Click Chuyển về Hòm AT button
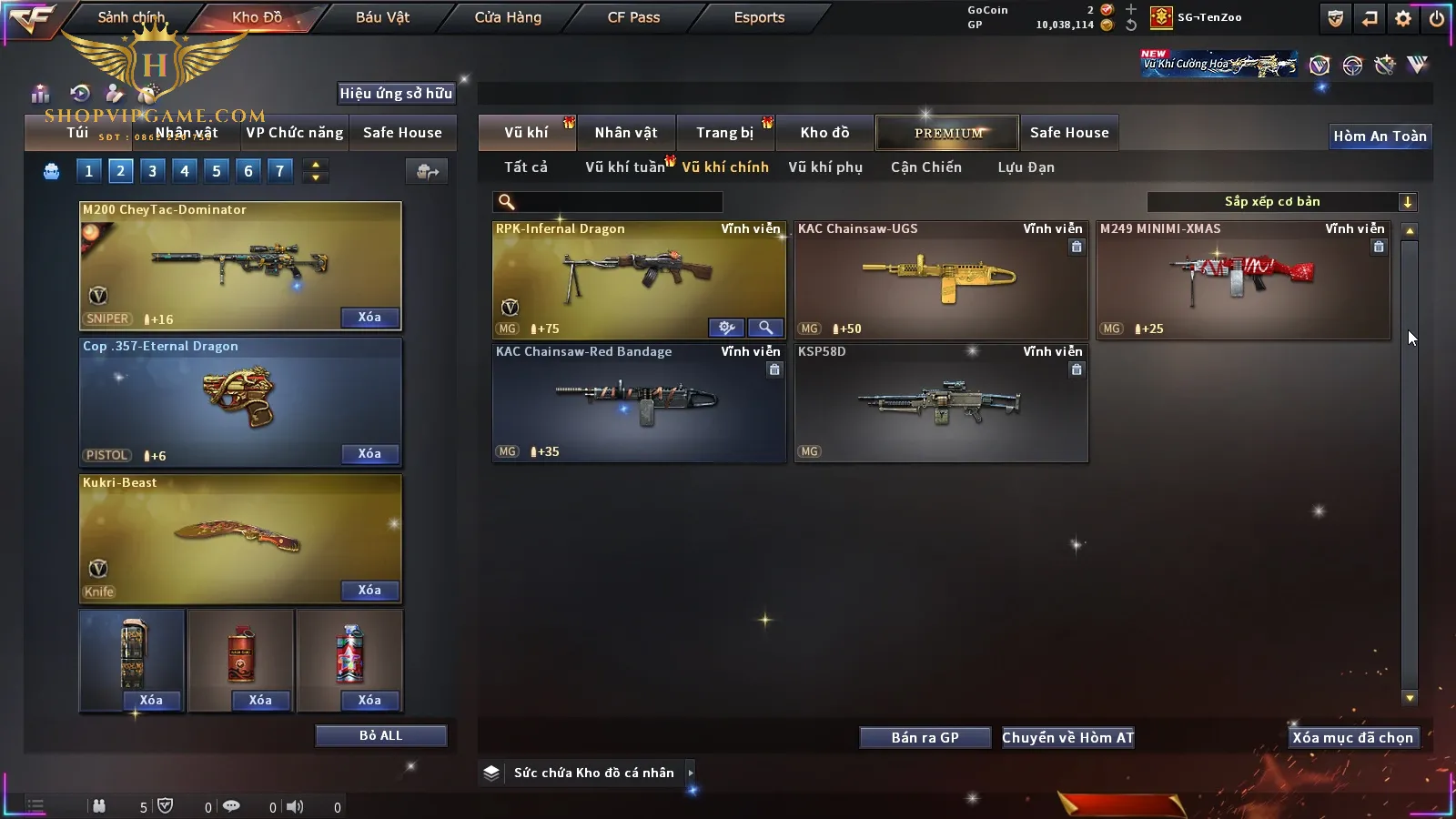 click(1067, 738)
